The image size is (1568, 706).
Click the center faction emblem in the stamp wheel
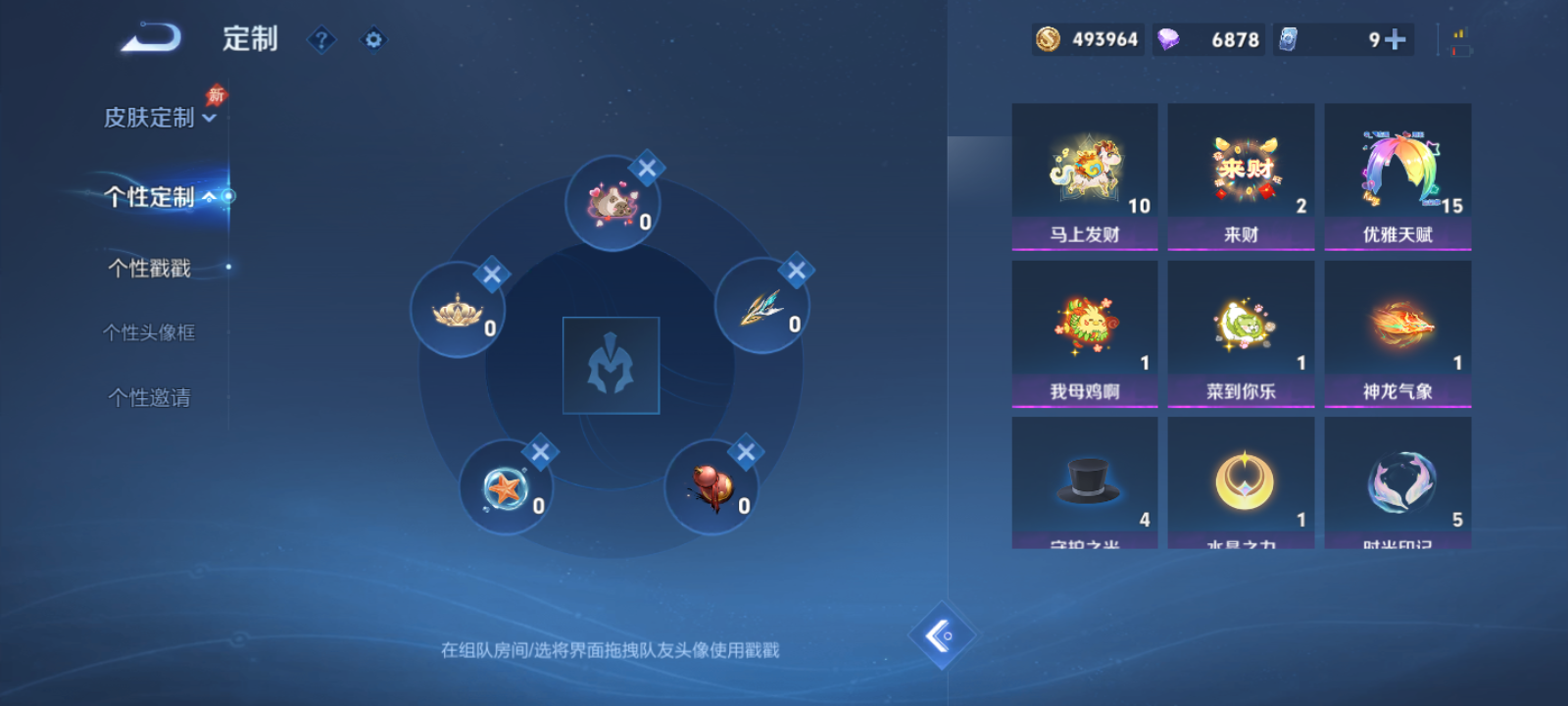coord(611,363)
